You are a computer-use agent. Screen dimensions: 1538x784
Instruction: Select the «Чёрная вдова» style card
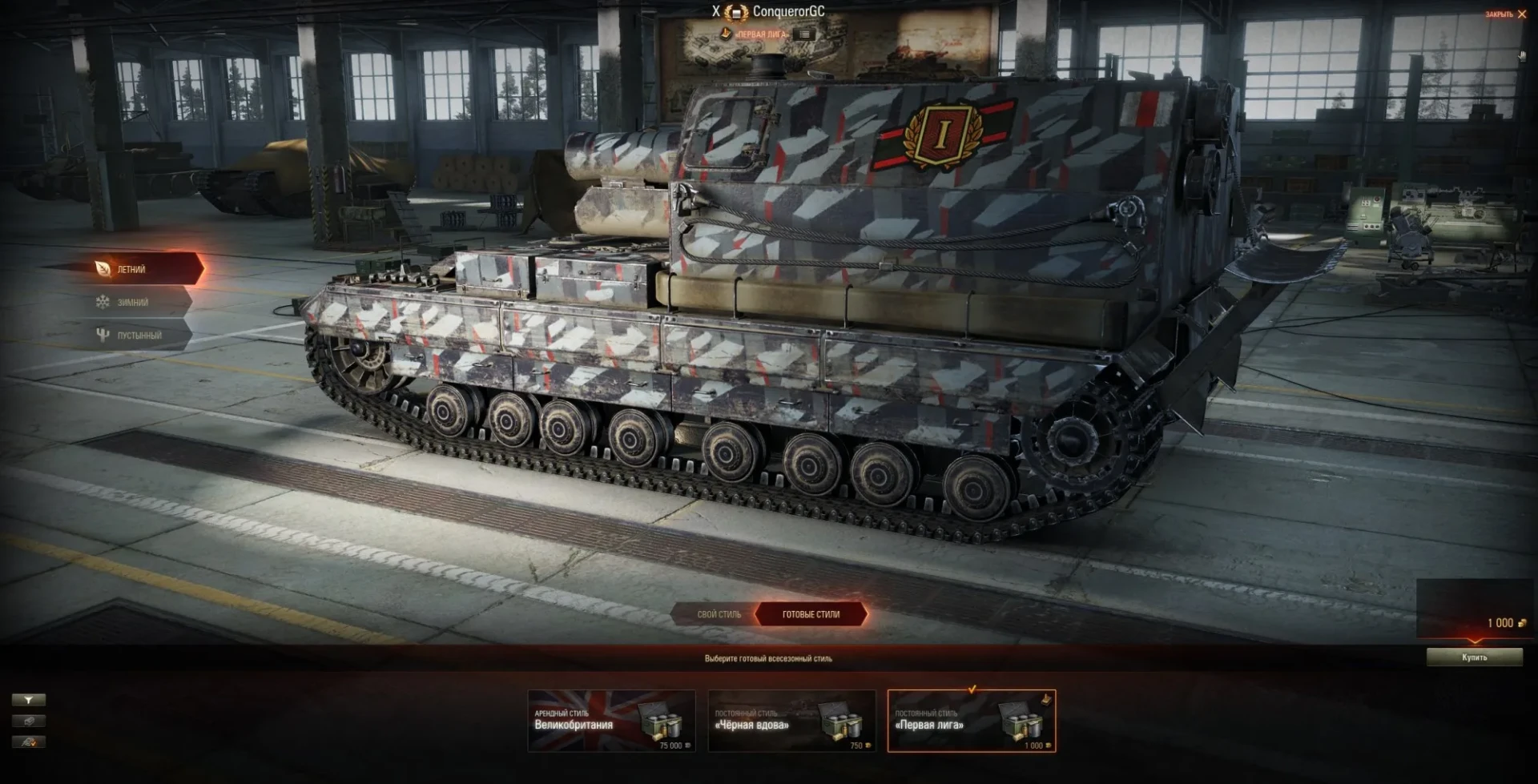(791, 721)
